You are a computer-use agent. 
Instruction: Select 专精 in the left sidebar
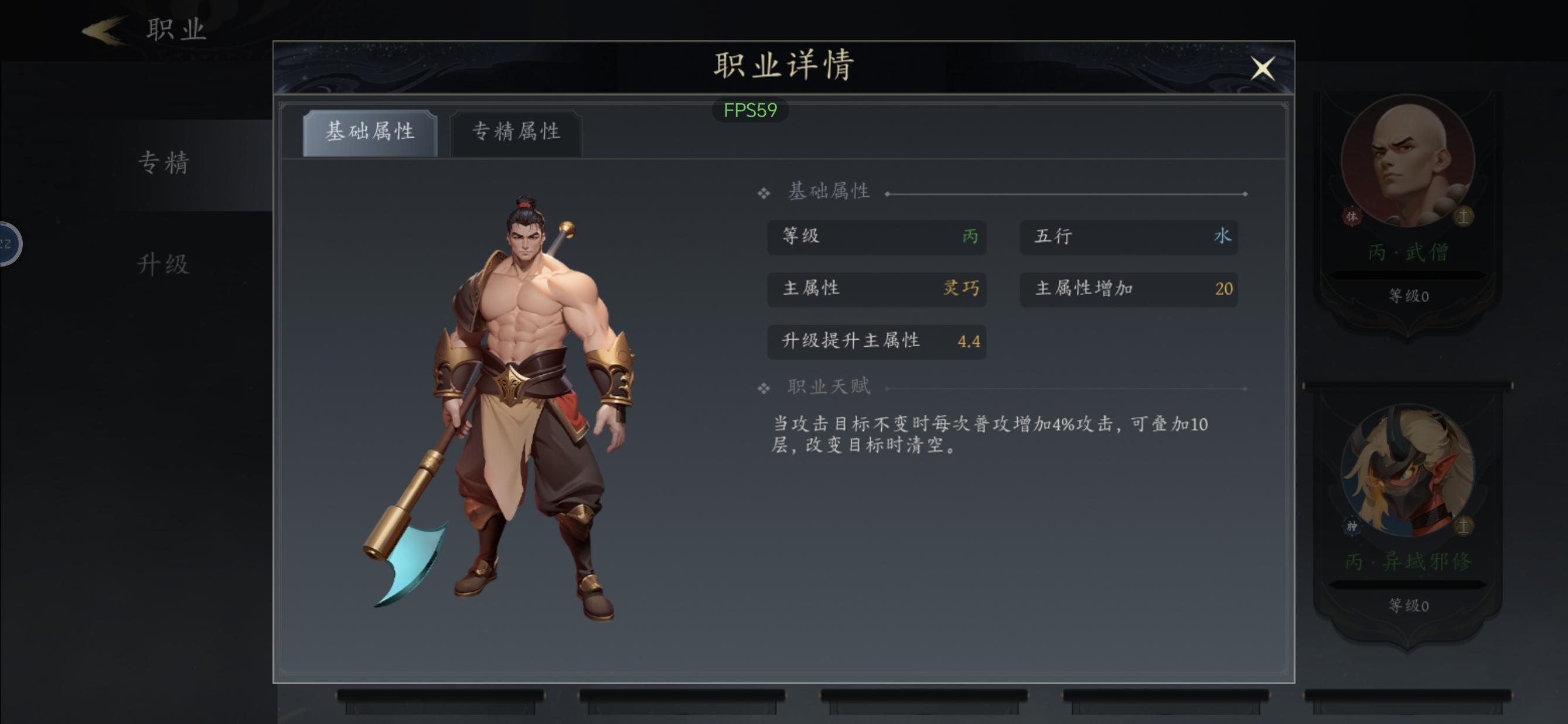coord(163,163)
